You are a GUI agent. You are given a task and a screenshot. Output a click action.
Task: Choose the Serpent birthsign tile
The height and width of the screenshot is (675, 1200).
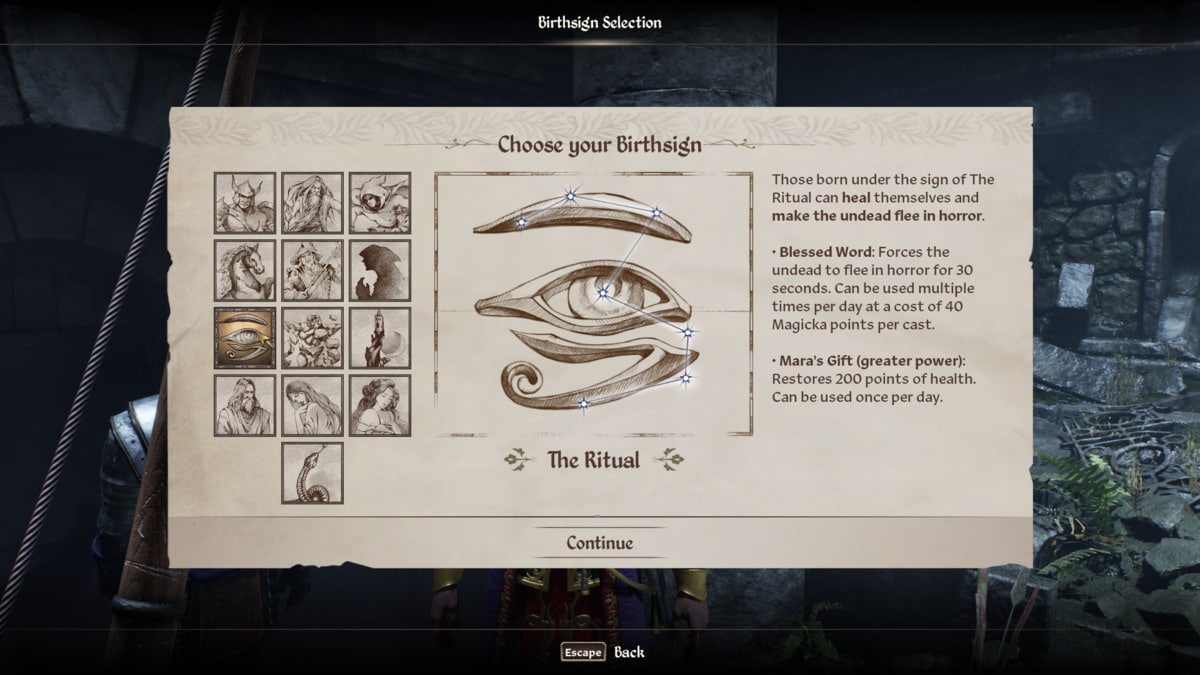(x=312, y=473)
